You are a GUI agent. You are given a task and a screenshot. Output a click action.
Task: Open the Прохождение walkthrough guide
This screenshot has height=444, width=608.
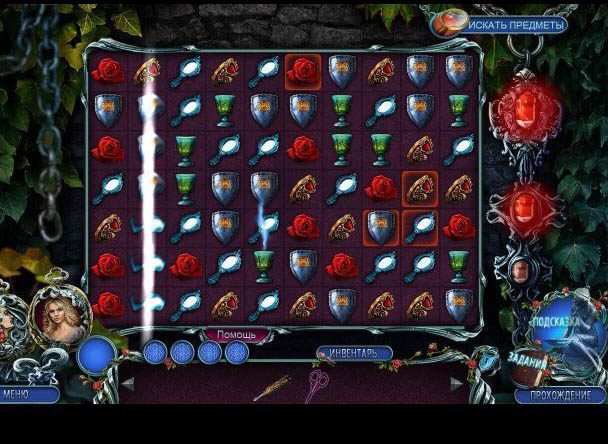[560, 395]
